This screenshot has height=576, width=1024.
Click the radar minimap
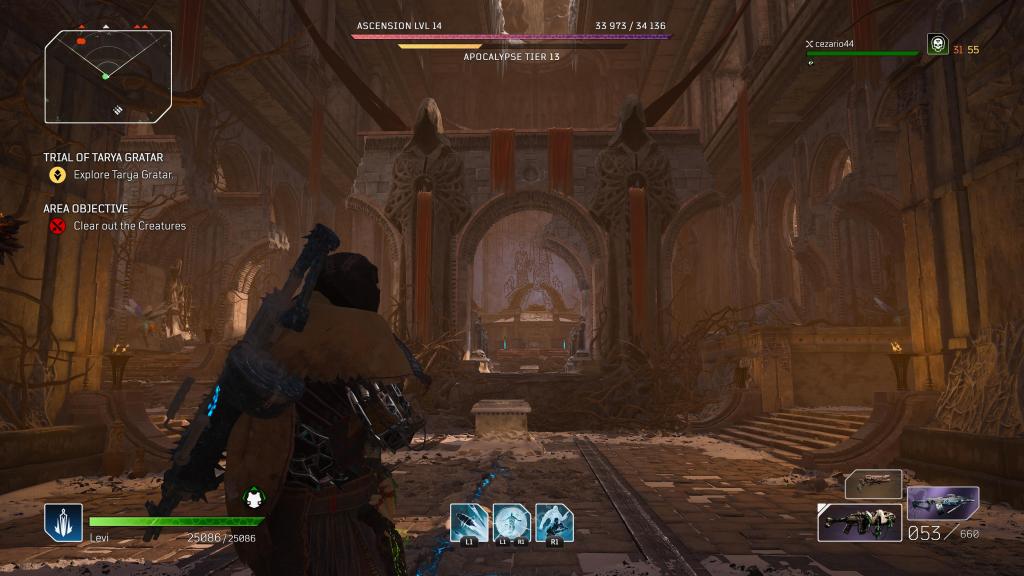108,75
